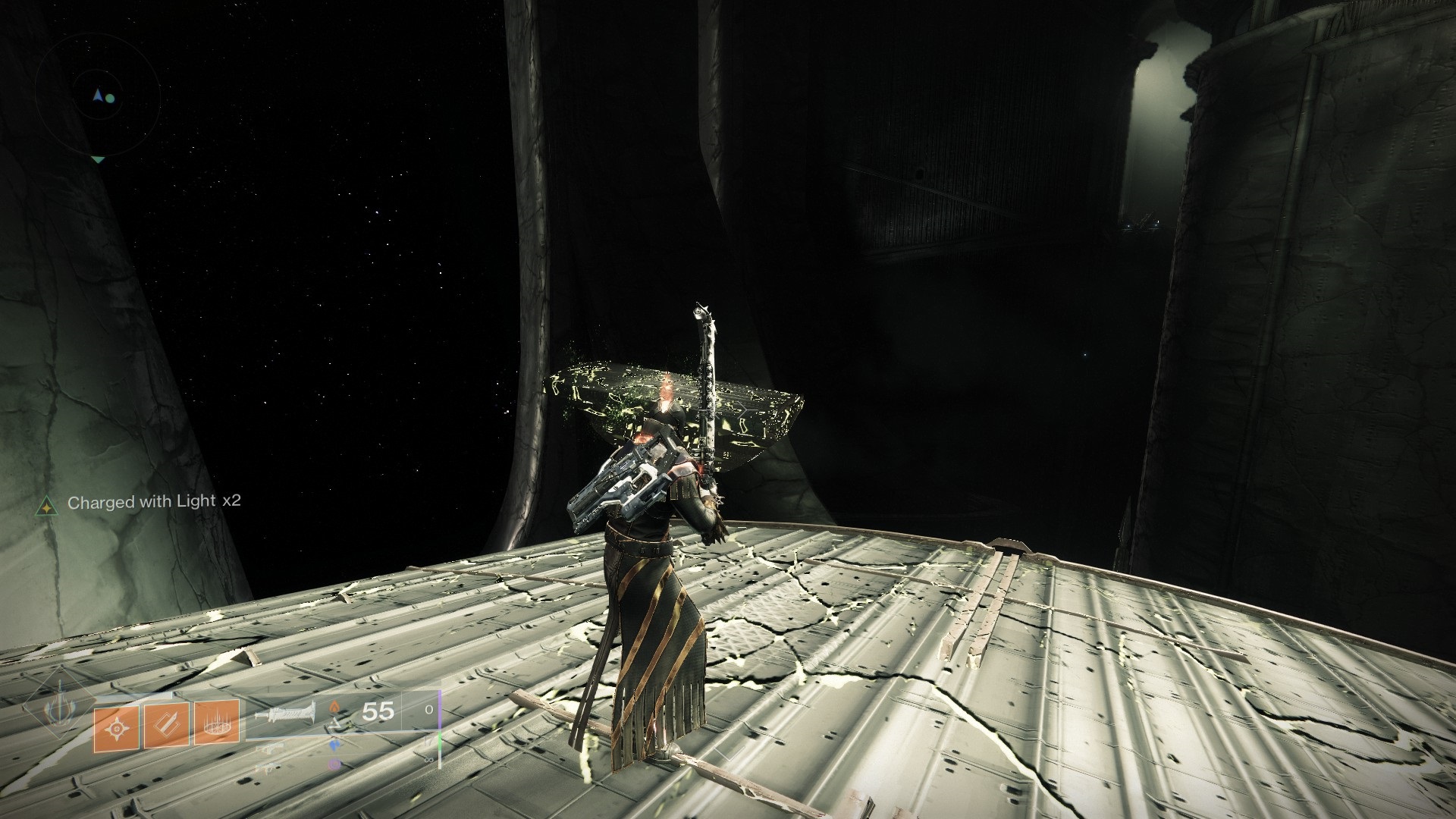Click the lower stowed weapon silhouette icon
The width and height of the screenshot is (1456, 819).
pos(269,767)
